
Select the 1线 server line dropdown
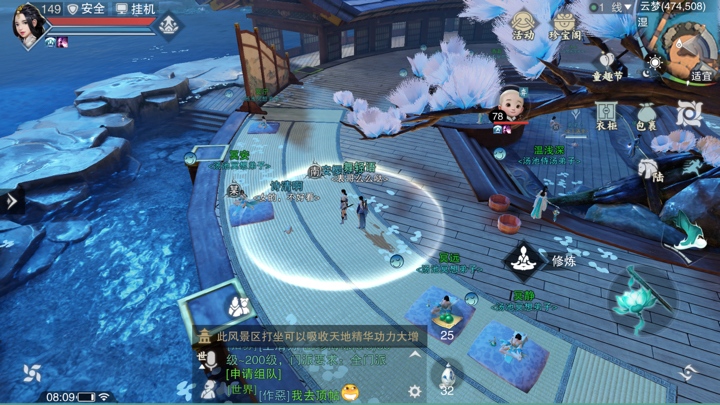617,7
